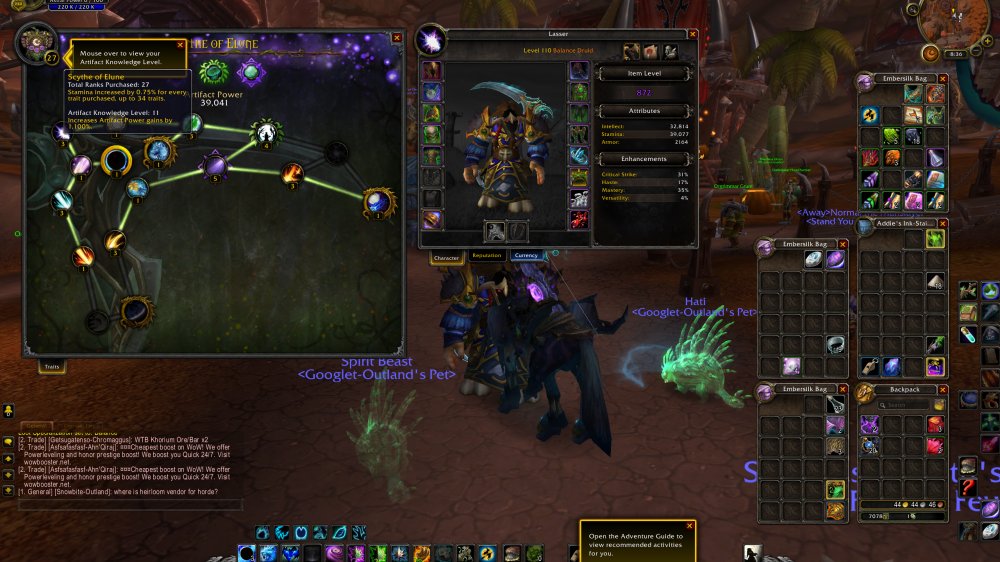Close the top Embersilk Bag

[944, 78]
